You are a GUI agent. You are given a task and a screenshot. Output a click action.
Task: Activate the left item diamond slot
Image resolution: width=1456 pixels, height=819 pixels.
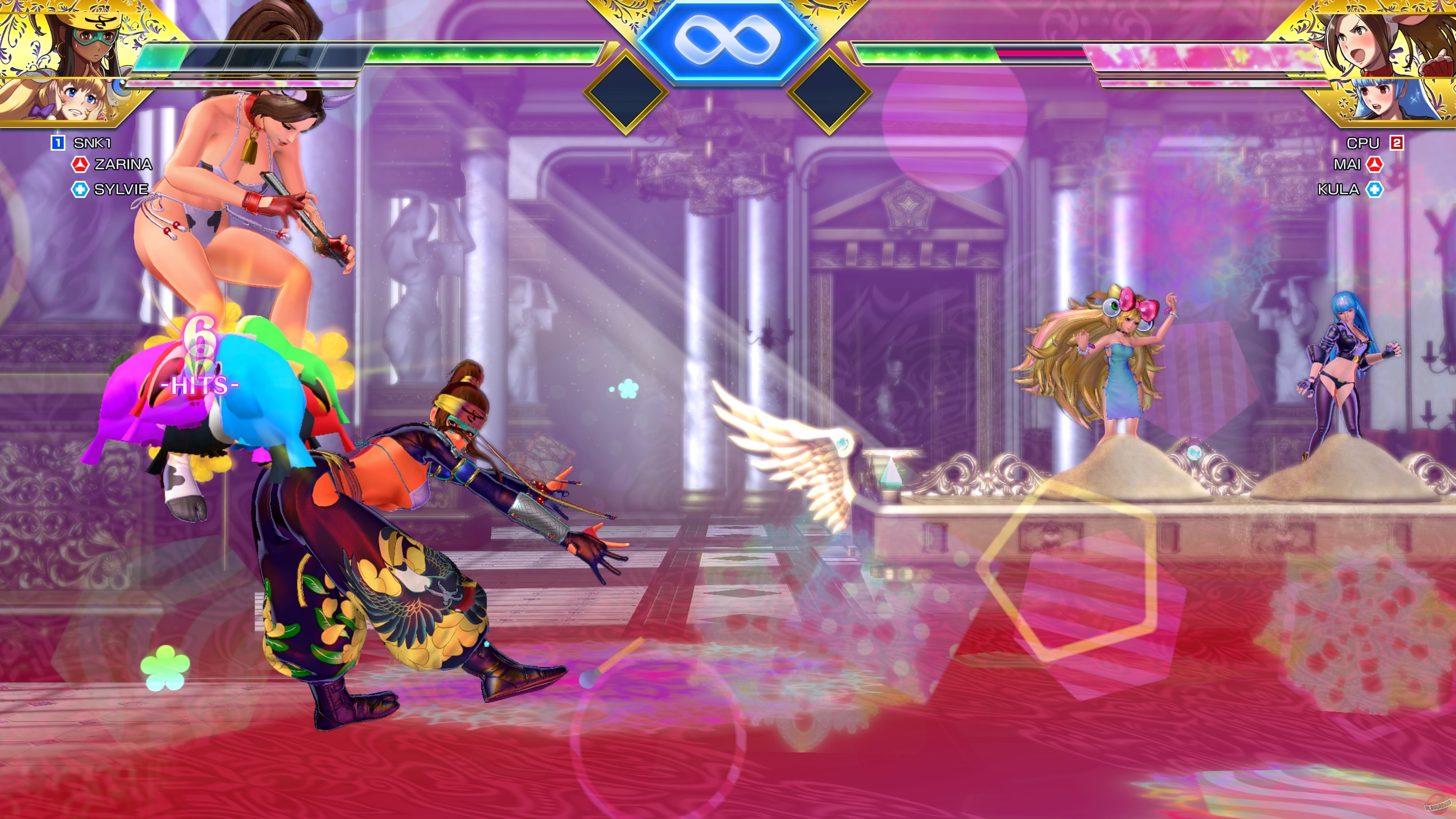point(626,94)
